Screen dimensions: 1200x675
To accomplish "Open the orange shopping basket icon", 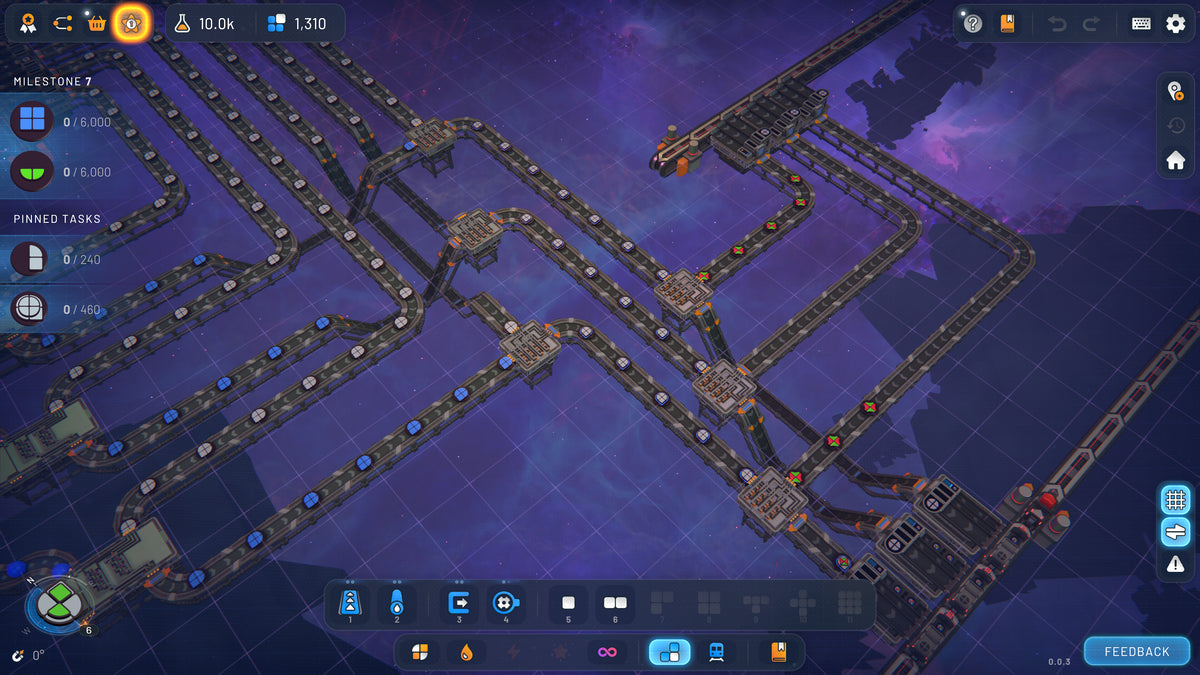I will 97,23.
